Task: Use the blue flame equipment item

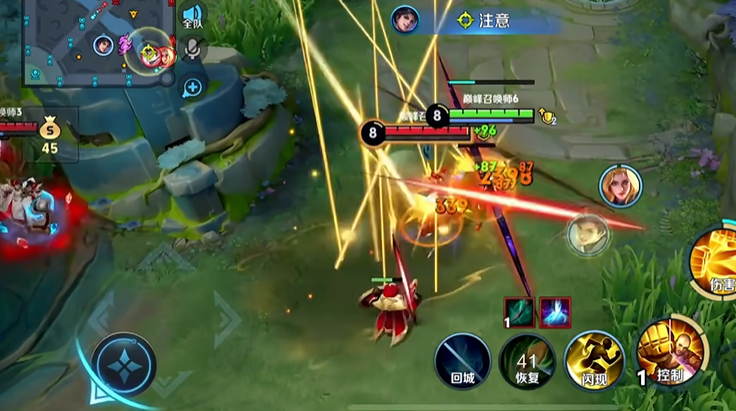Action: (x=555, y=312)
